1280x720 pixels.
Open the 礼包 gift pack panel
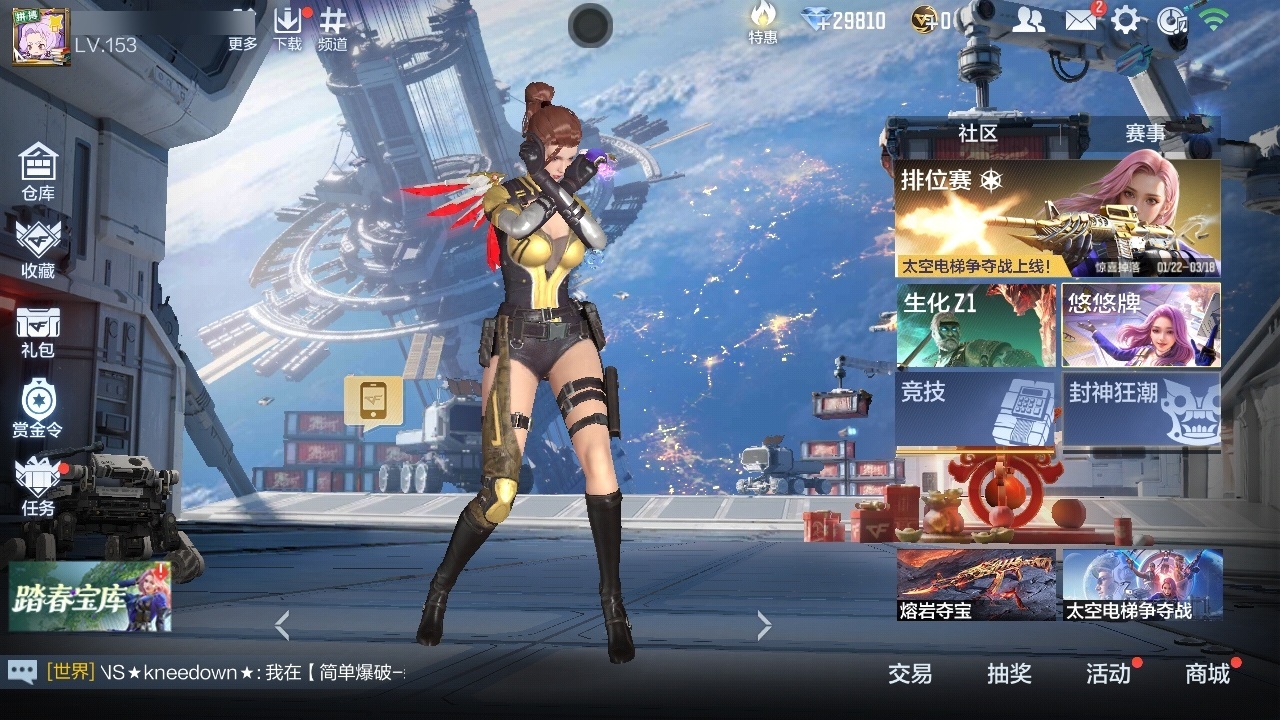point(38,330)
